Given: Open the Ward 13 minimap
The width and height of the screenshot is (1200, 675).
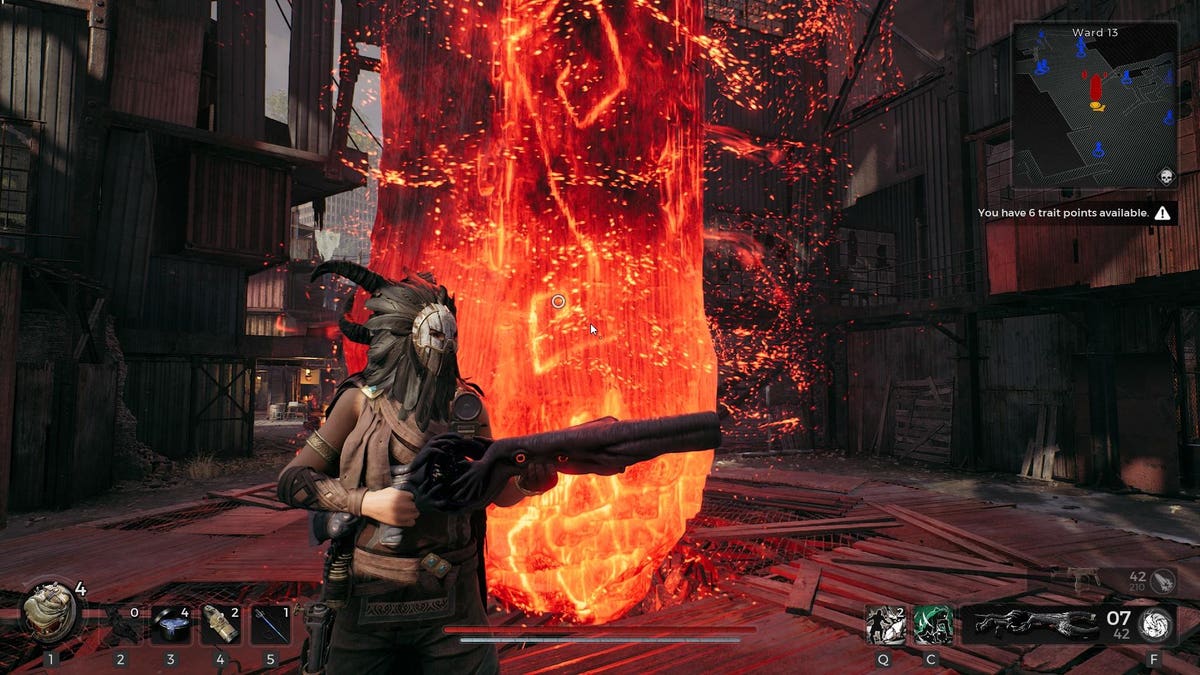Looking at the screenshot, I should pyautogui.click(x=1094, y=105).
